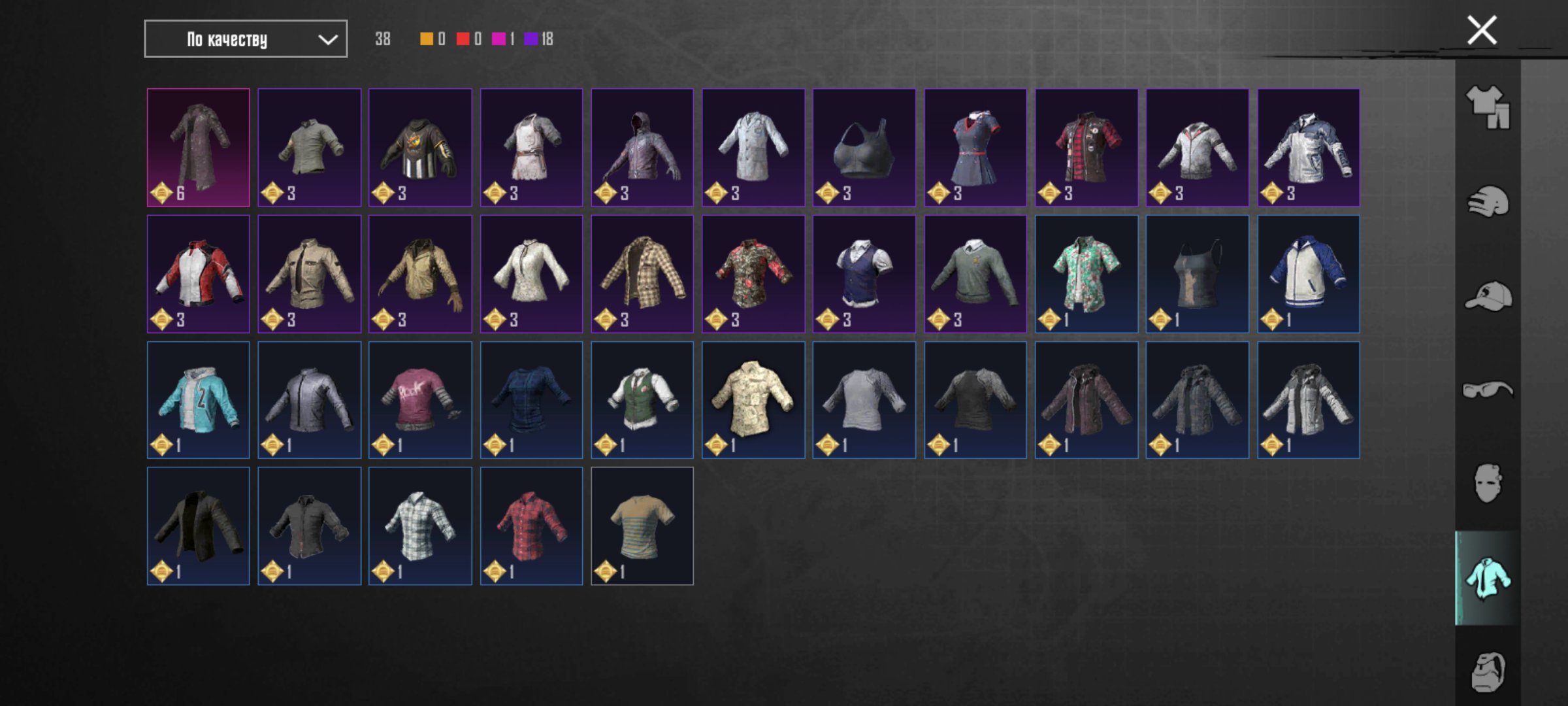1568x706 pixels.
Task: Open the sunglasses eyewear tab
Action: click(x=1488, y=390)
